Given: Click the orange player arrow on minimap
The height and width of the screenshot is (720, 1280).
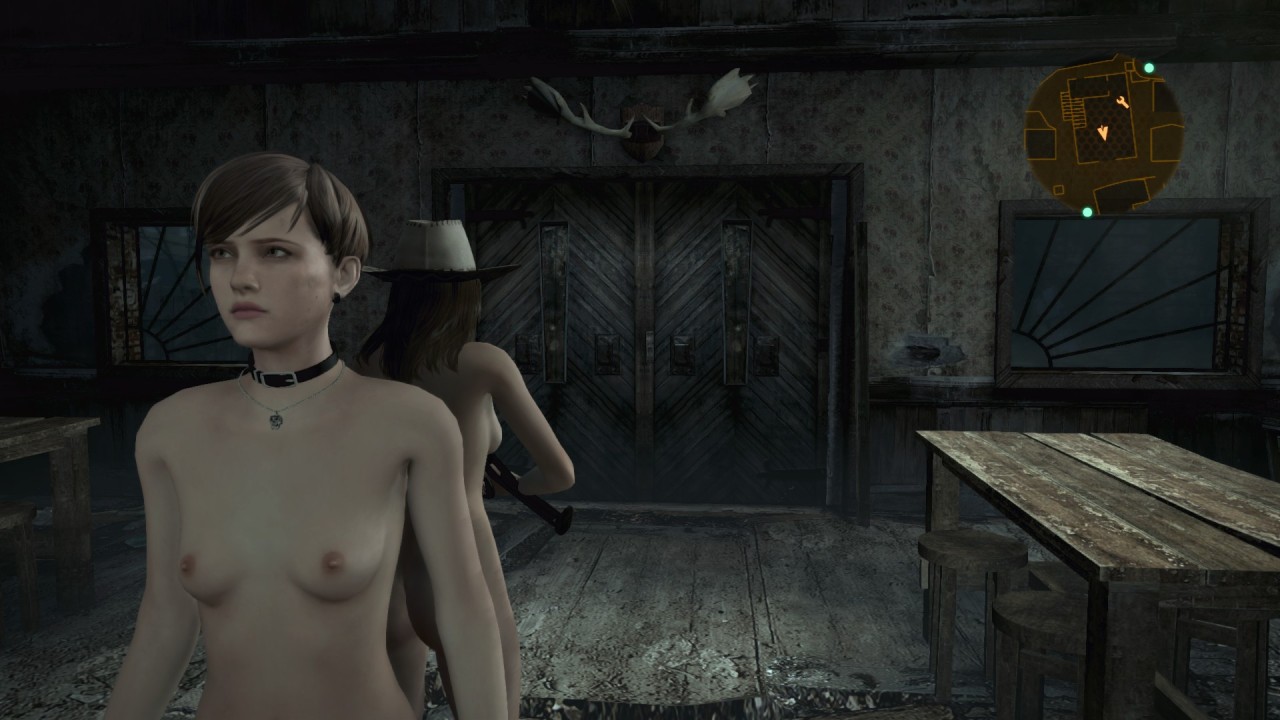Looking at the screenshot, I should coord(1104,132).
